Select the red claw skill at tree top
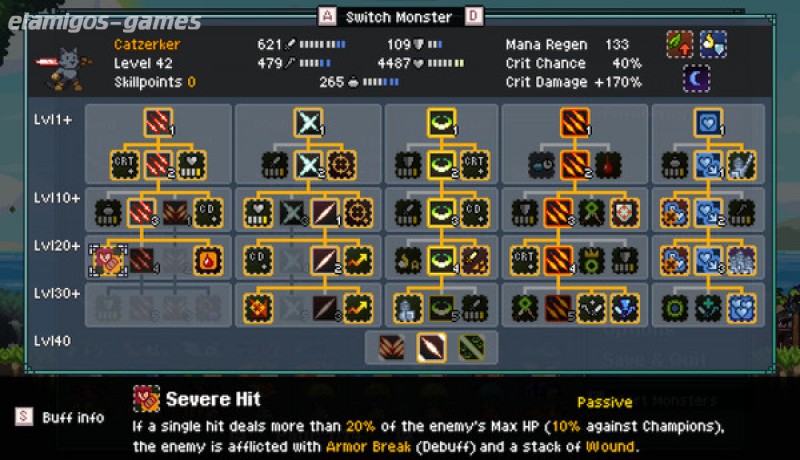The width and height of the screenshot is (800, 460). pos(158,122)
